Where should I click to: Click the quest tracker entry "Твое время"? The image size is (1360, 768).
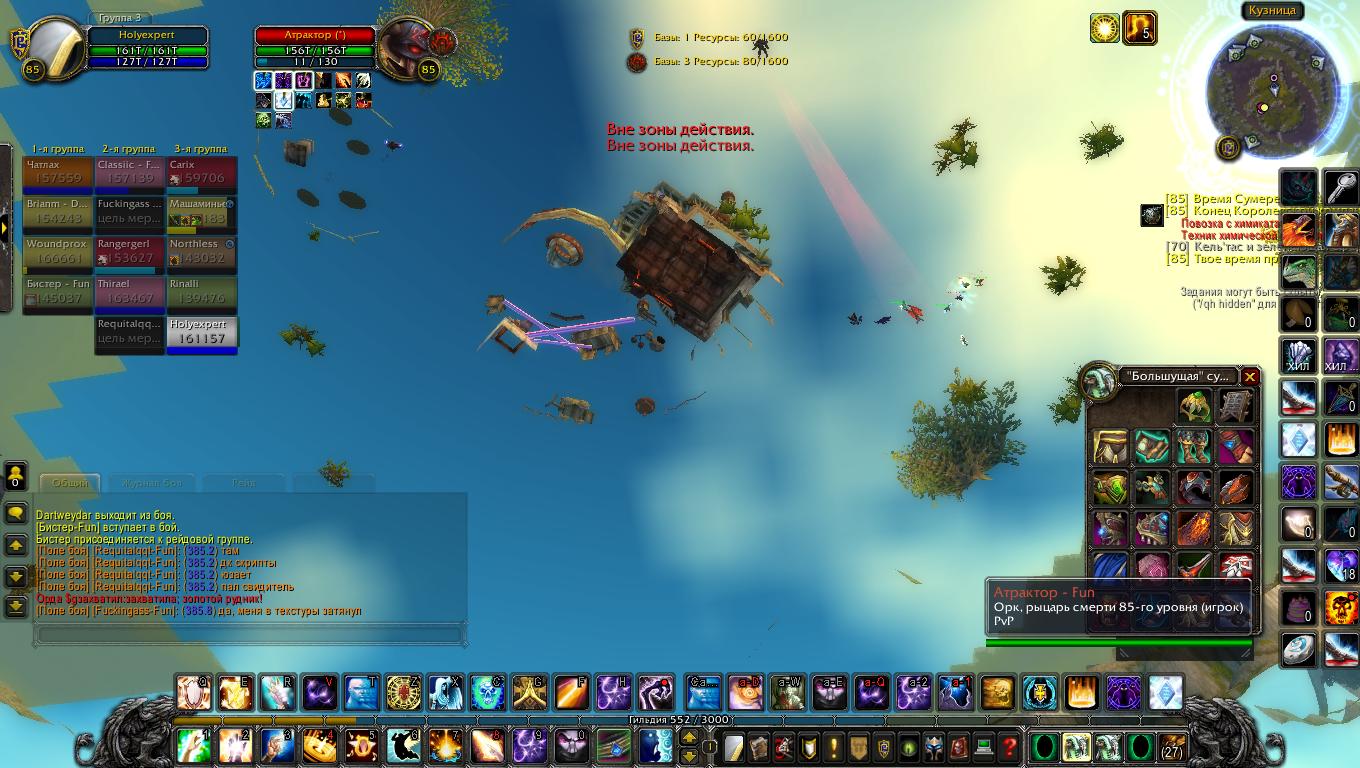[1228, 259]
